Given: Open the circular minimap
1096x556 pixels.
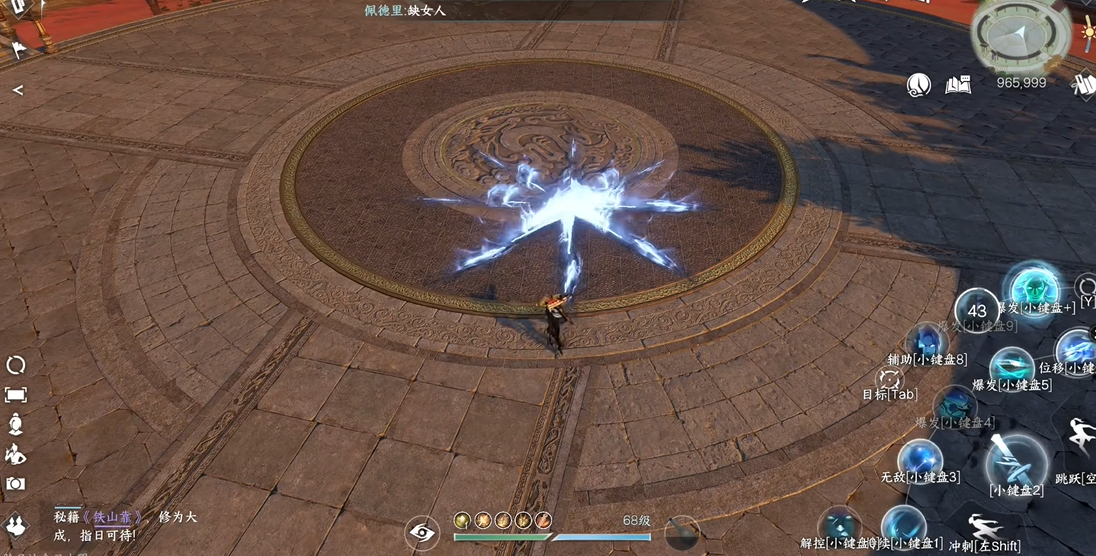Looking at the screenshot, I should (x=1019, y=36).
